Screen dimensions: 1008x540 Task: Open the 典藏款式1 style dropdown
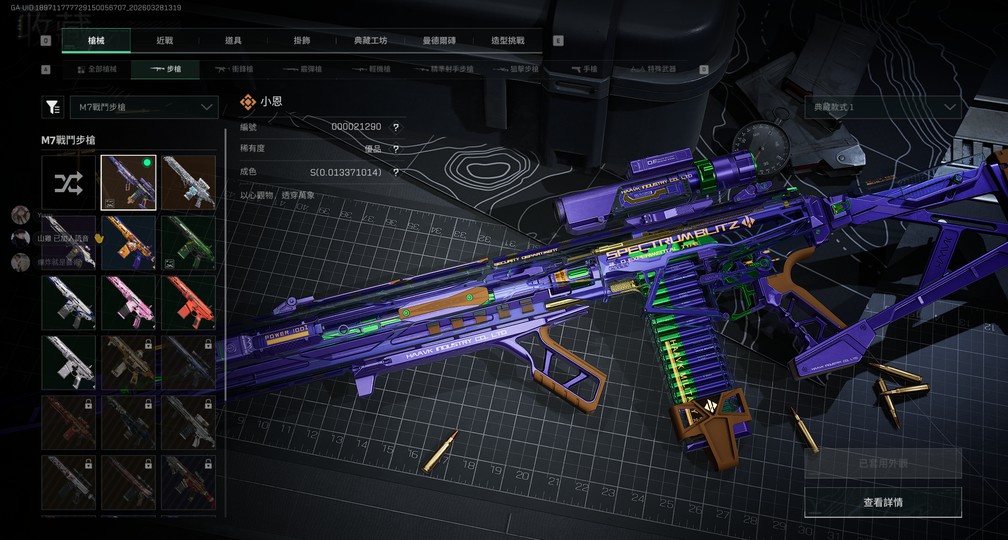point(883,107)
